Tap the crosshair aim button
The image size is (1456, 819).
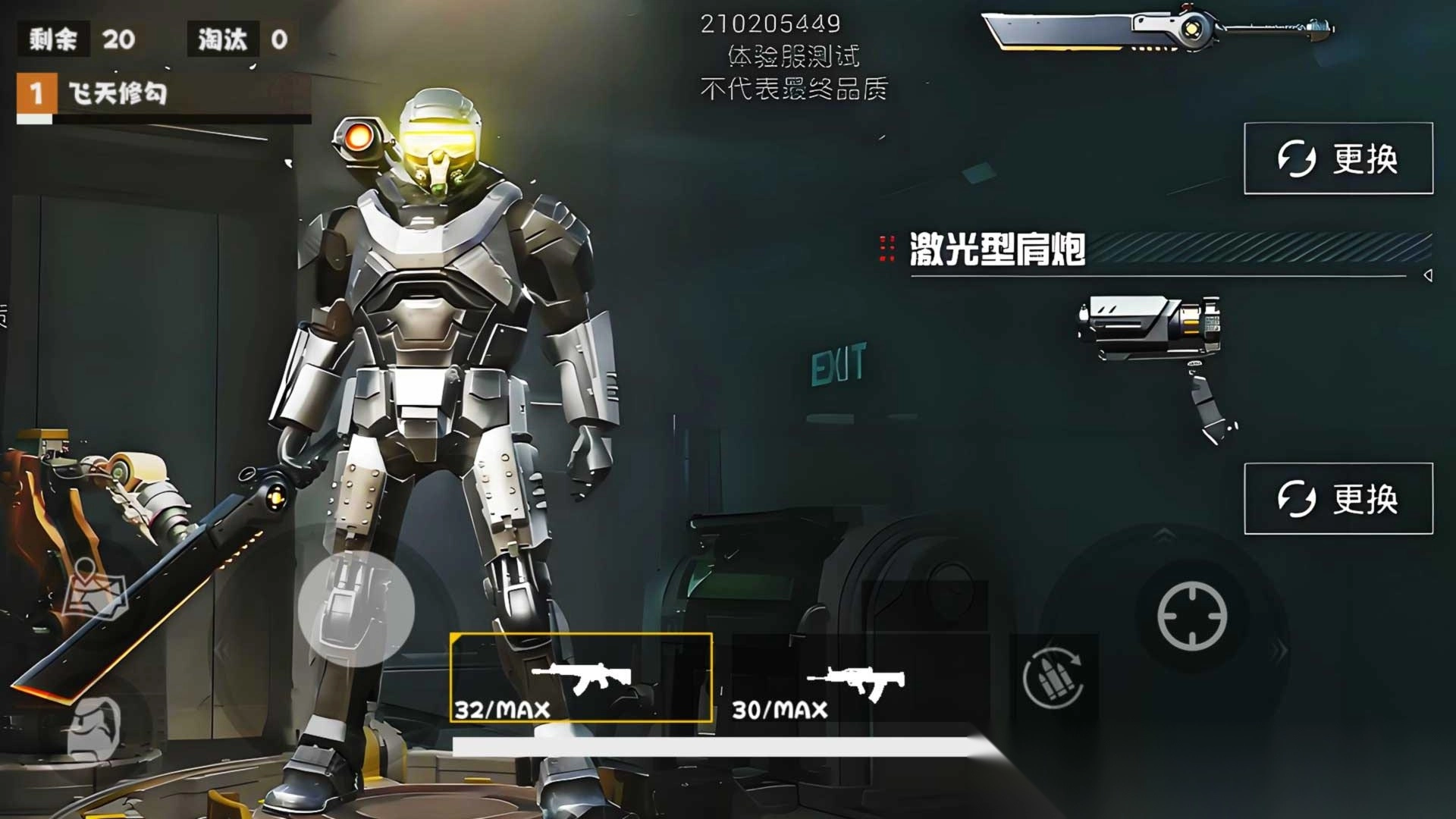(x=1191, y=617)
